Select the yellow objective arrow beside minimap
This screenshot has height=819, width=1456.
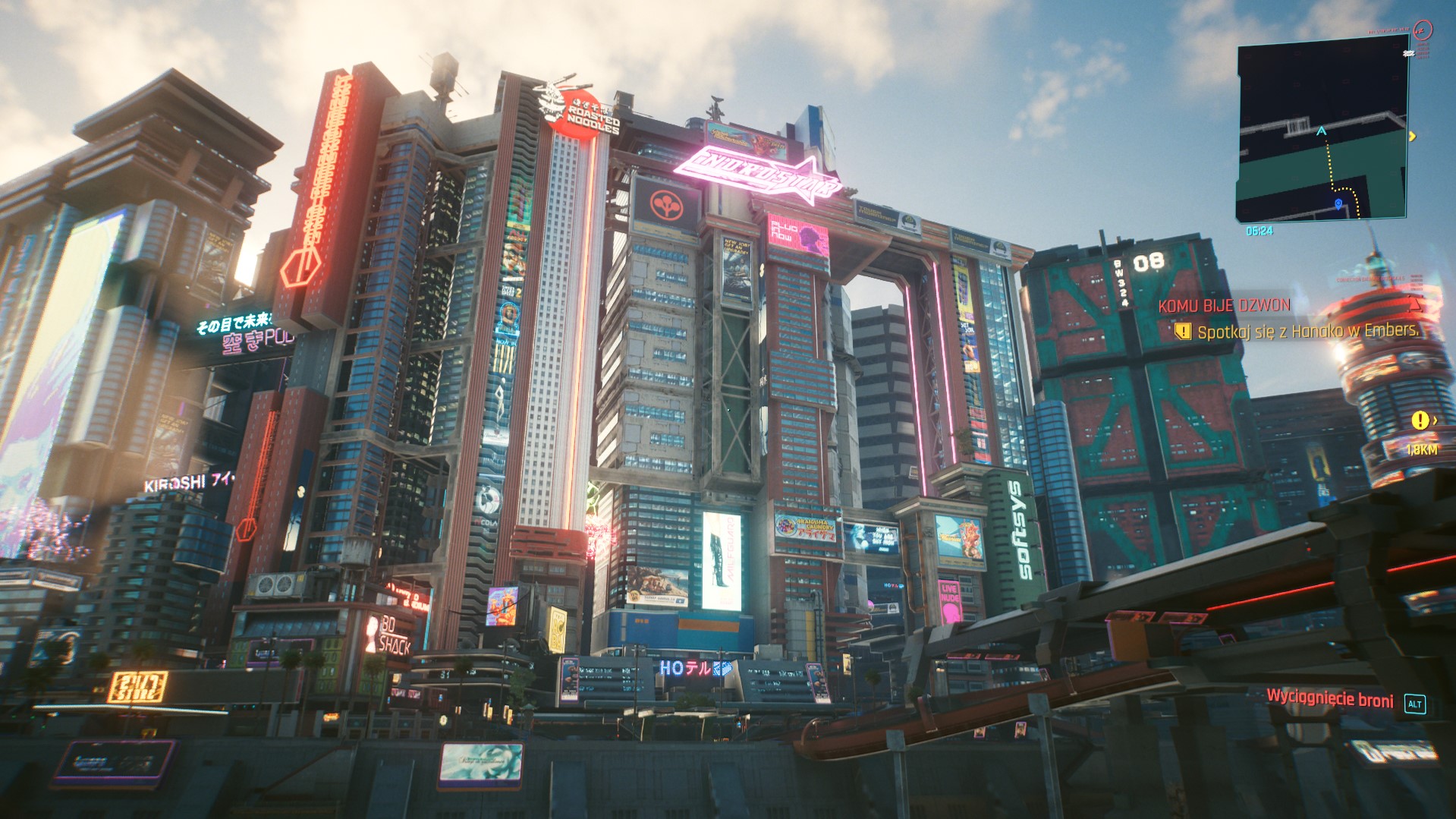pos(1412,137)
